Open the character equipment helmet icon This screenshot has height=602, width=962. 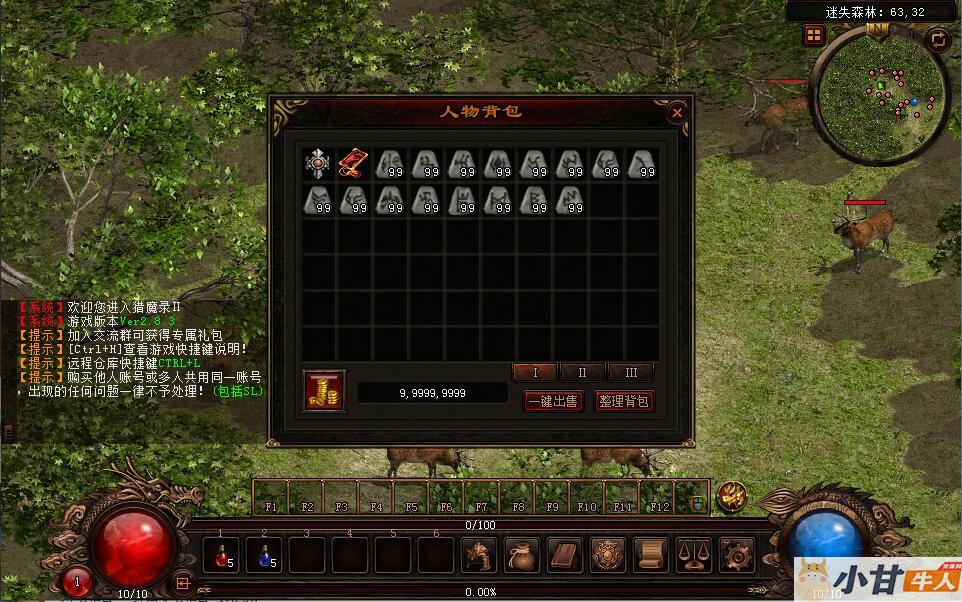479,555
